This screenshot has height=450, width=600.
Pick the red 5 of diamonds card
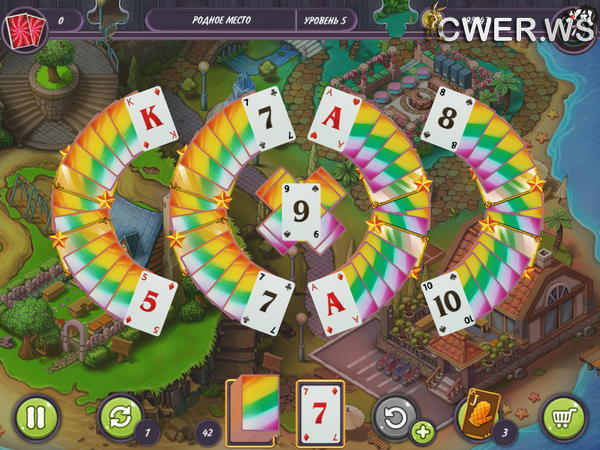tap(150, 301)
